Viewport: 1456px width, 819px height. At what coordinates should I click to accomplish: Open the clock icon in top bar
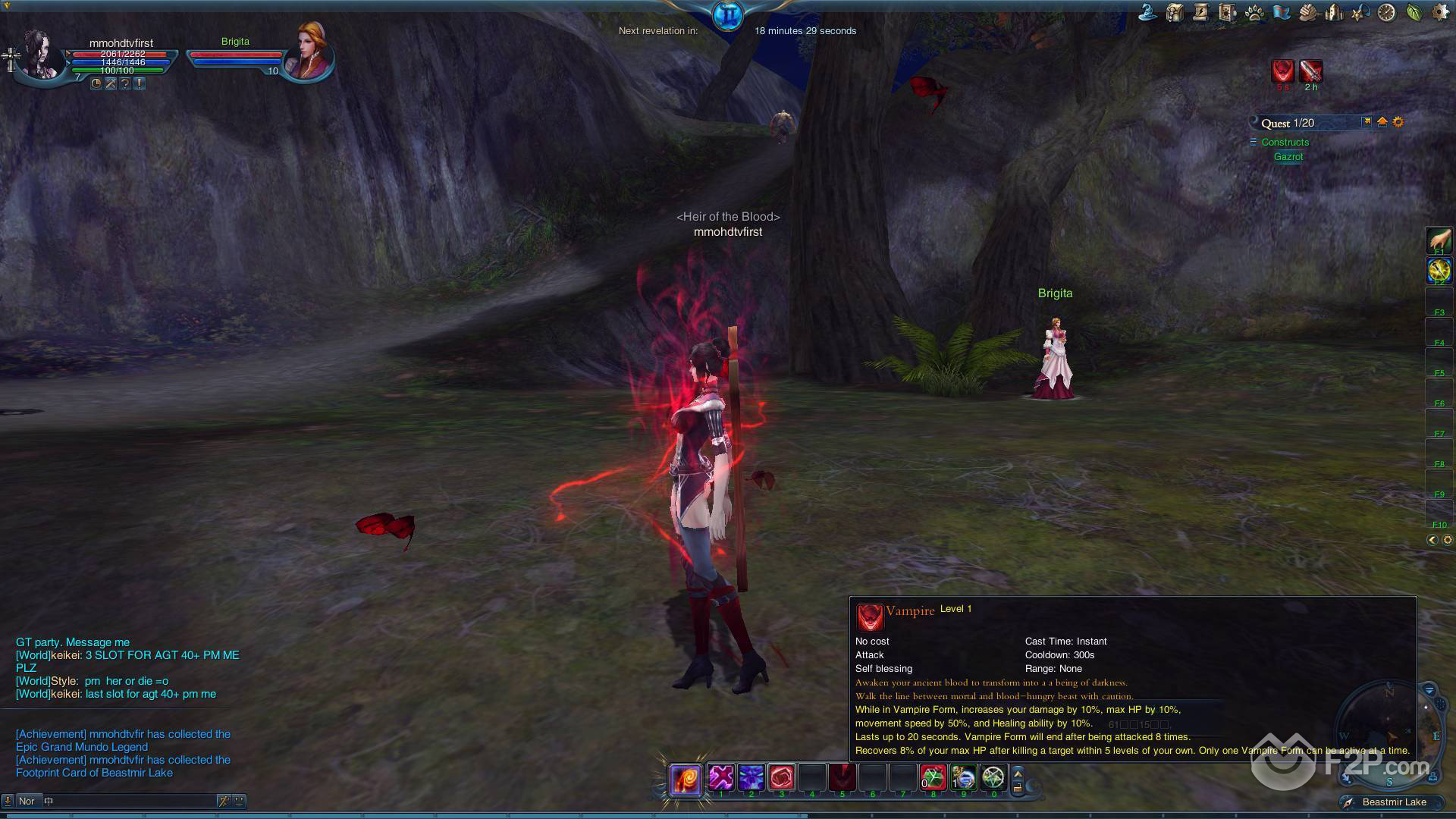click(x=1386, y=12)
